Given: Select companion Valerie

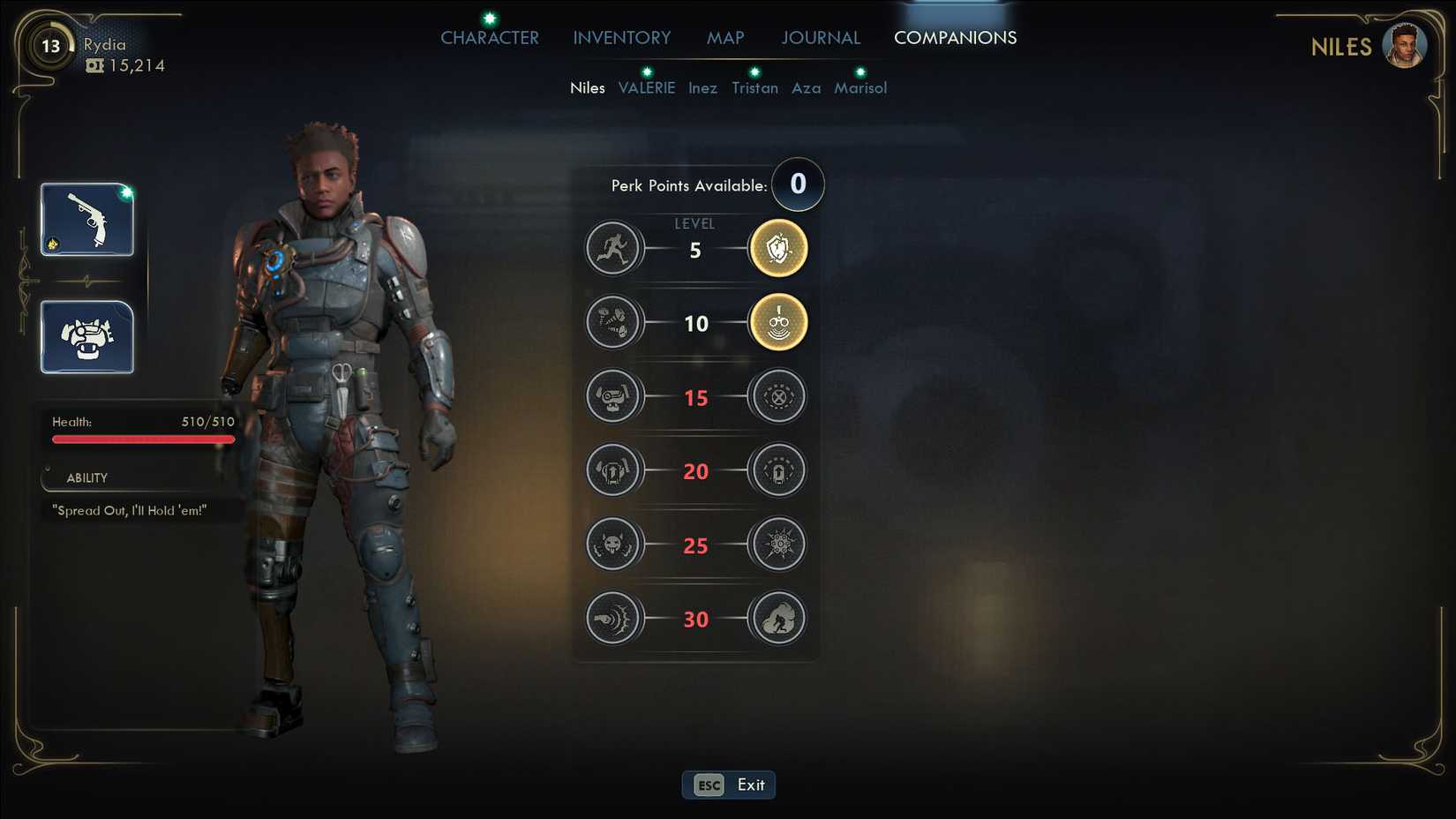Looking at the screenshot, I should 646,88.
